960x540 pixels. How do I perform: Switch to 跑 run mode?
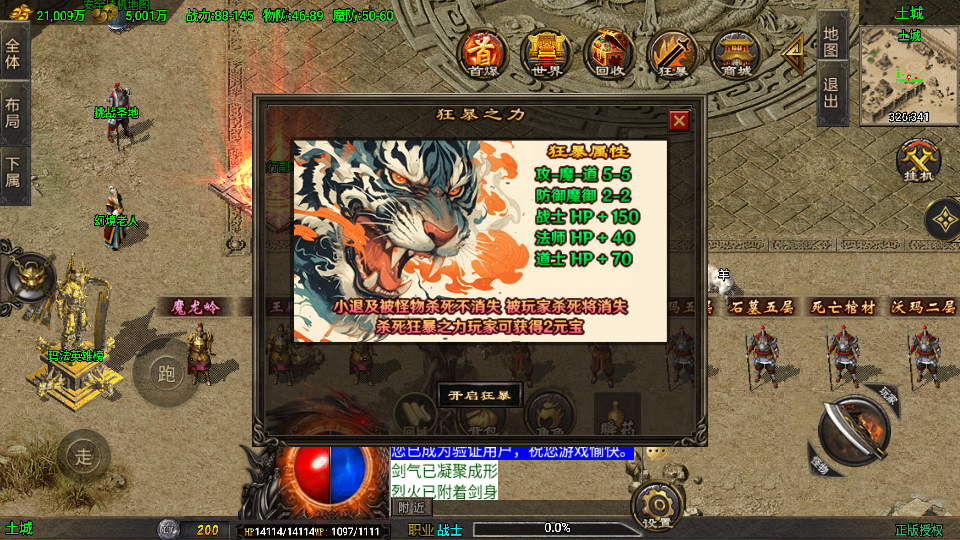click(166, 374)
